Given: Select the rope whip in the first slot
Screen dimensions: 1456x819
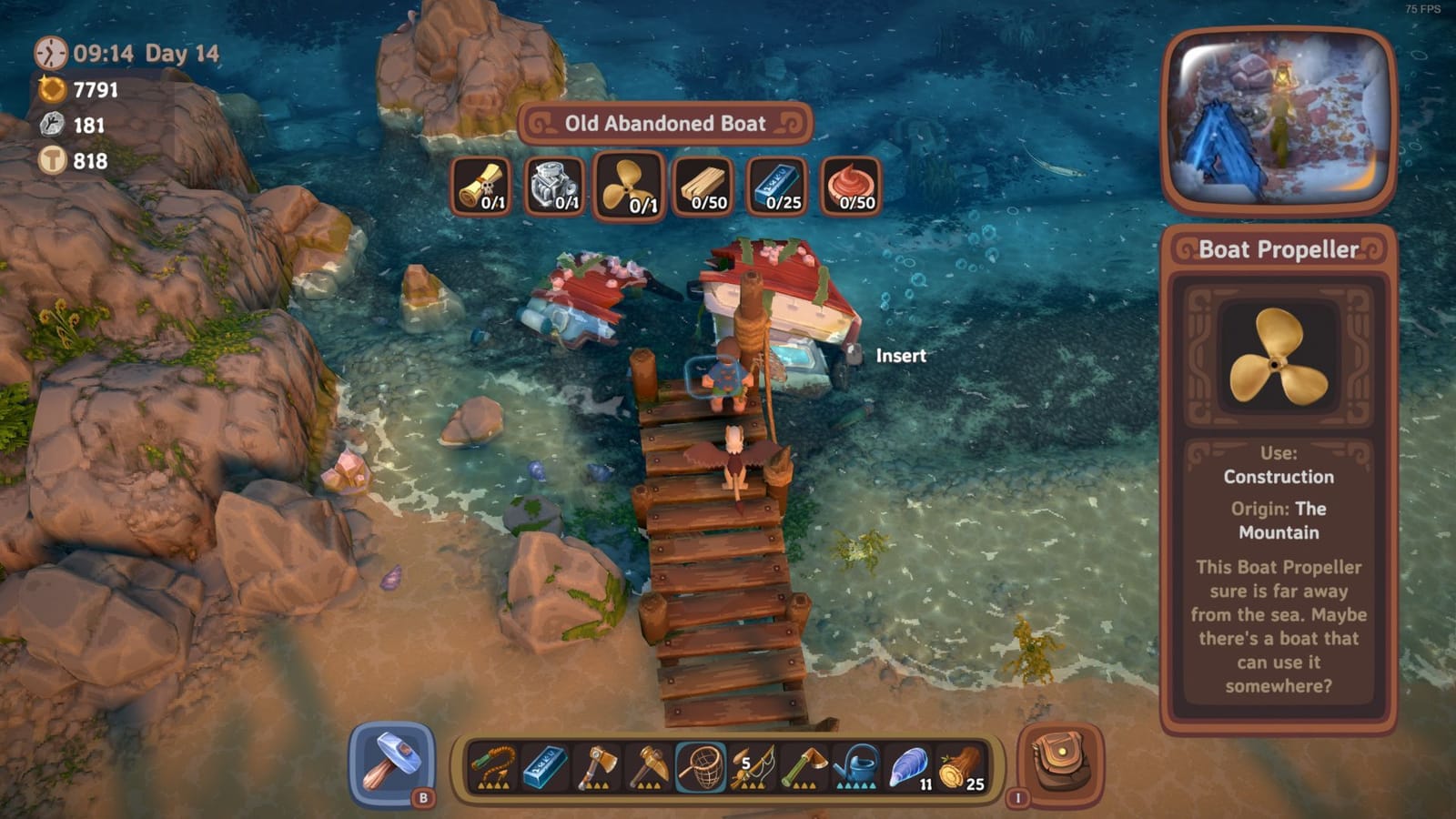Looking at the screenshot, I should (491, 769).
